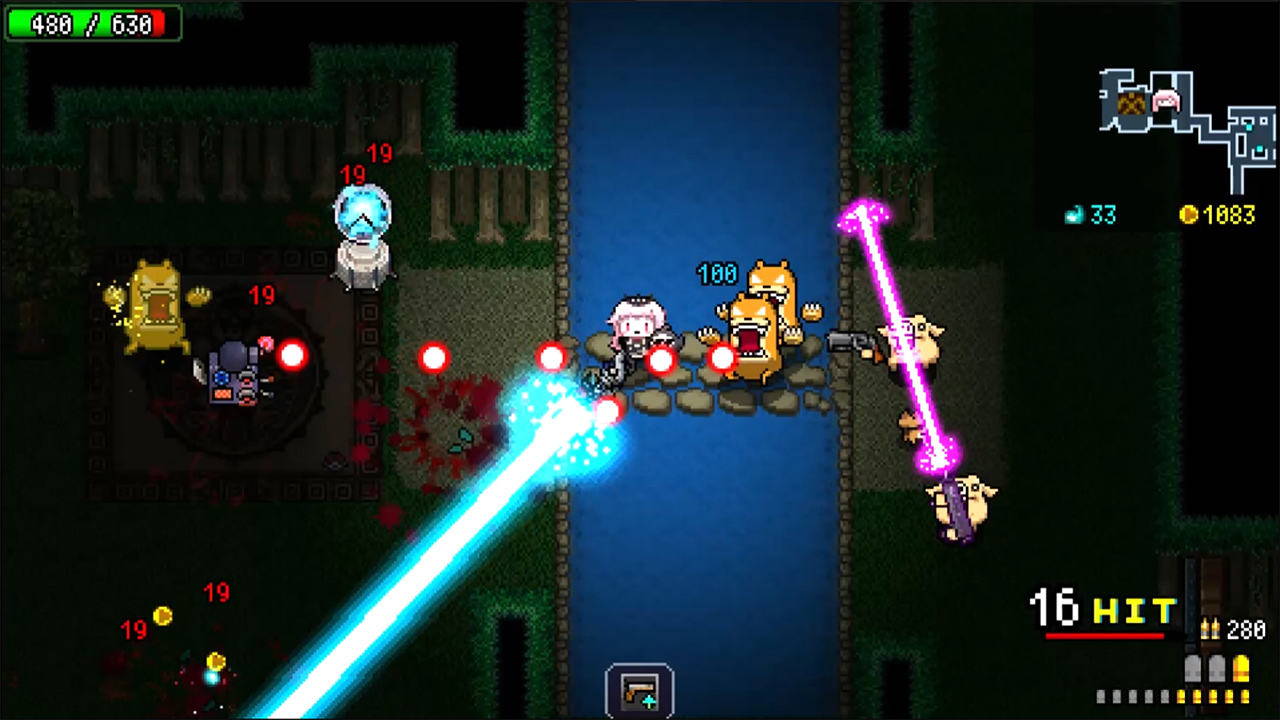Click the pink player head marker on minimap
1280x720 pixels.
point(1166,100)
